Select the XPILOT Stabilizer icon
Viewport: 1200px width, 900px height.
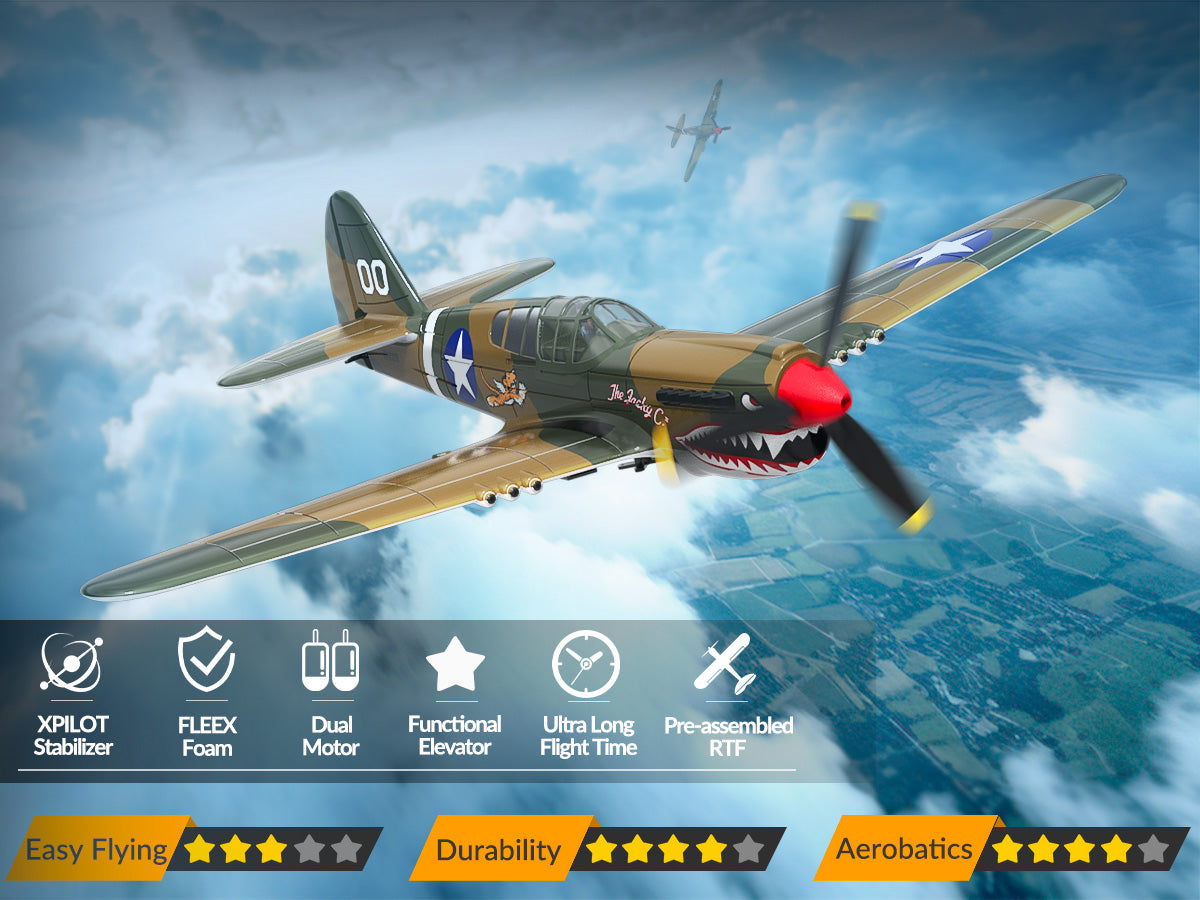tap(72, 662)
